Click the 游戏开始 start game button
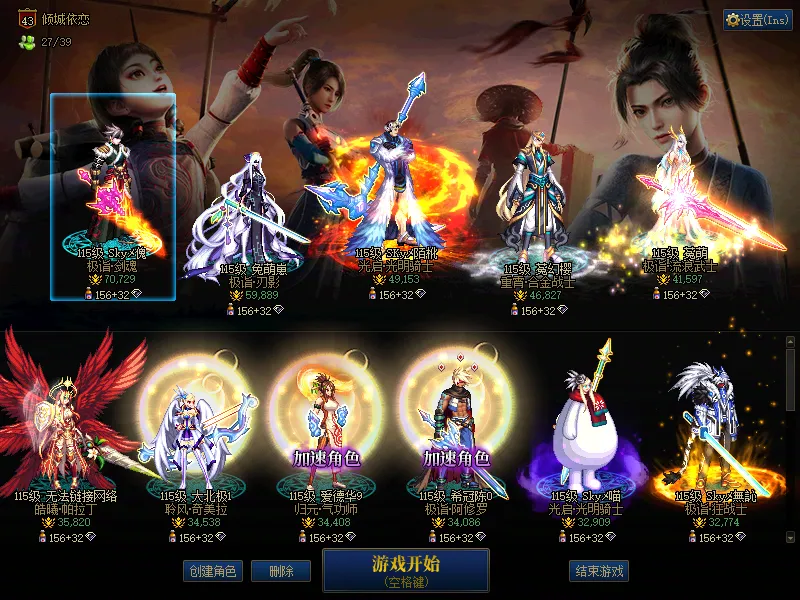Image resolution: width=800 pixels, height=600 pixels. 405,569
